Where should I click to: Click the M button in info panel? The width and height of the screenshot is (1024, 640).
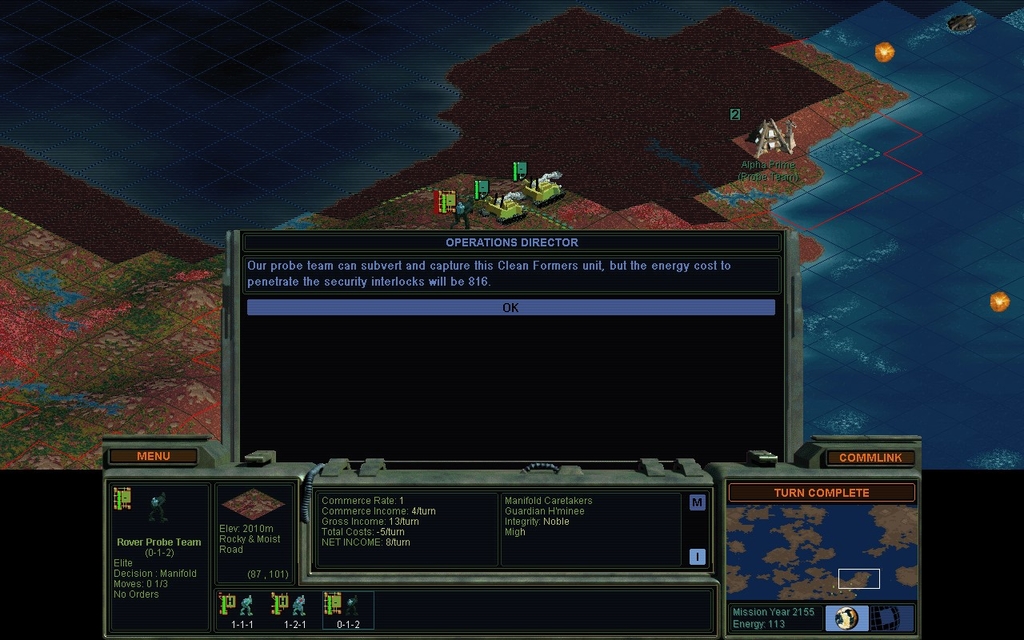(x=697, y=502)
